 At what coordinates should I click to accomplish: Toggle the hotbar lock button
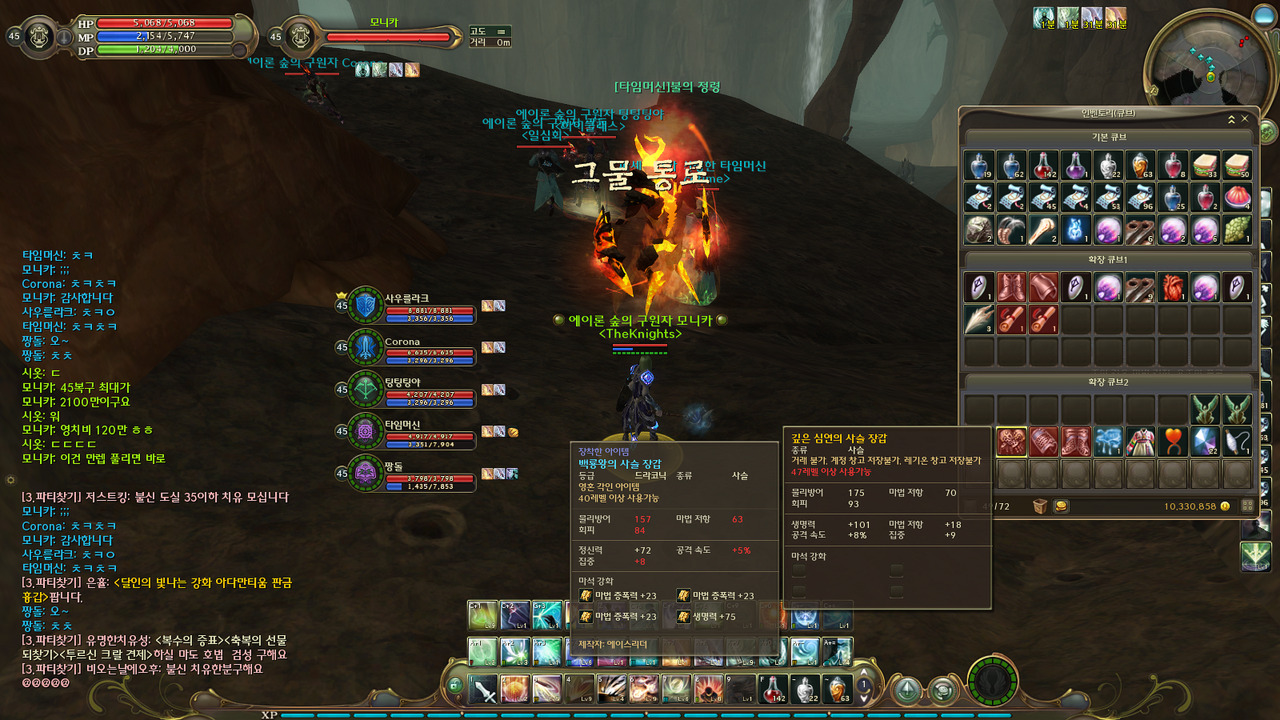coord(455,685)
